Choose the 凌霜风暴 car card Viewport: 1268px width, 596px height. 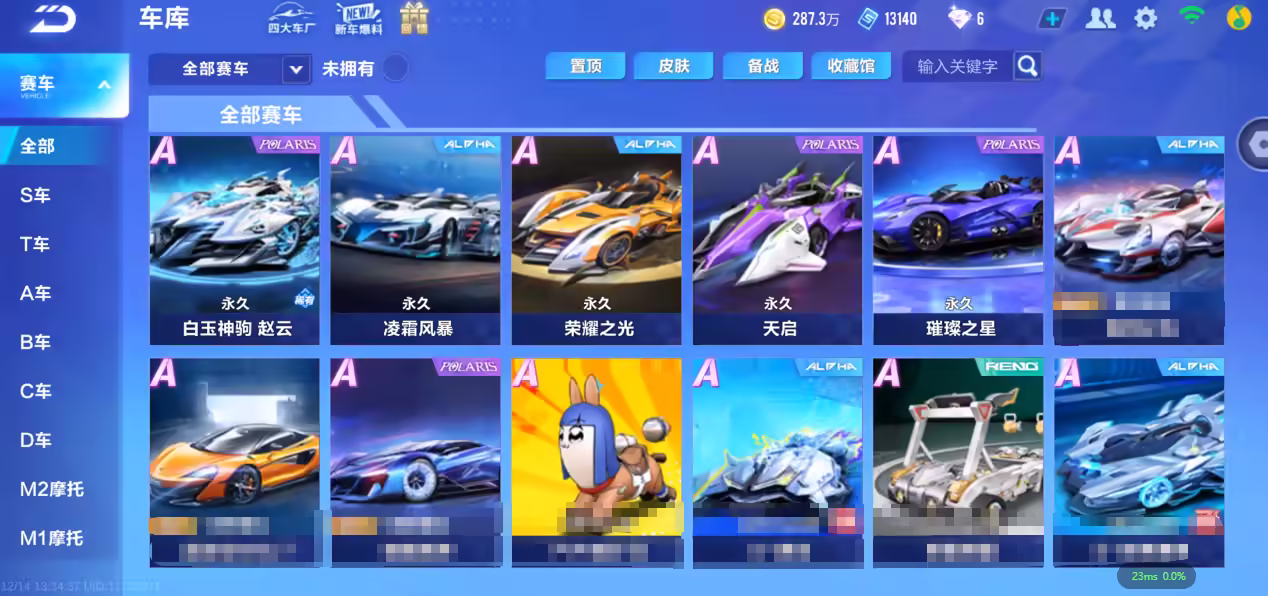(x=415, y=240)
